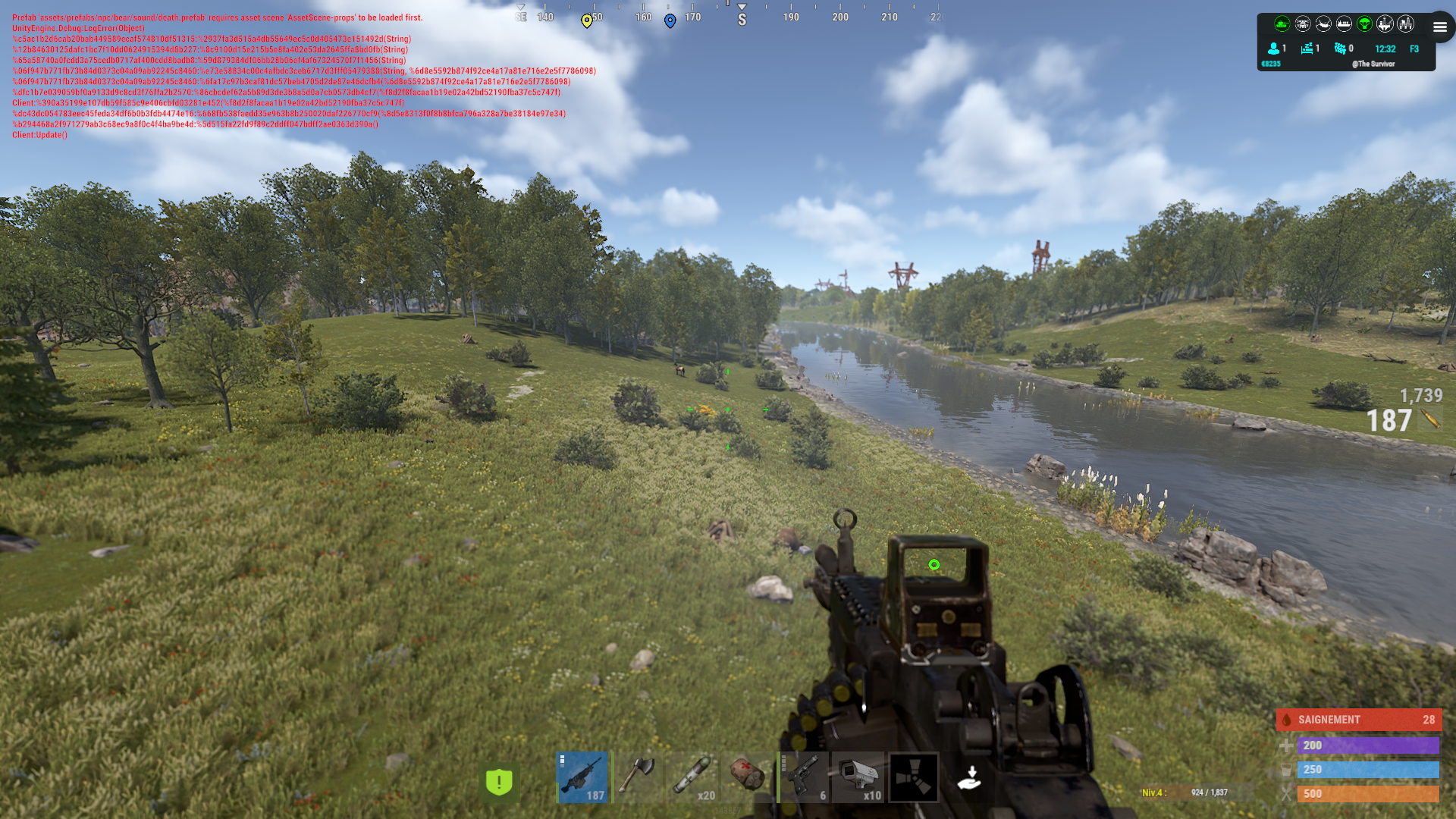Click the blue map marker on compass
The height and width of the screenshot is (819, 1456).
pyautogui.click(x=670, y=20)
